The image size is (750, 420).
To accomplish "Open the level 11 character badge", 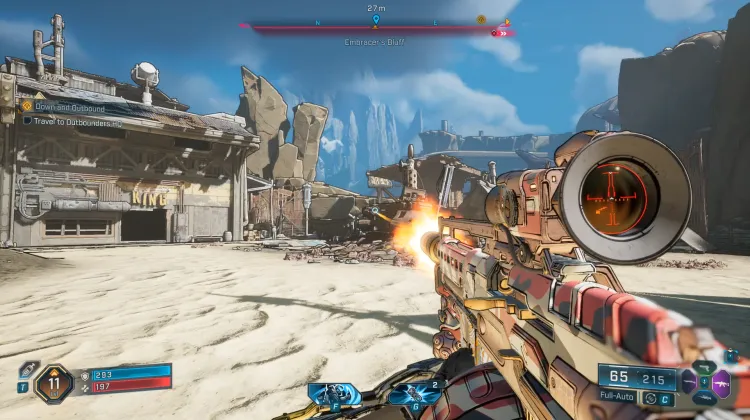I will pos(53,383).
